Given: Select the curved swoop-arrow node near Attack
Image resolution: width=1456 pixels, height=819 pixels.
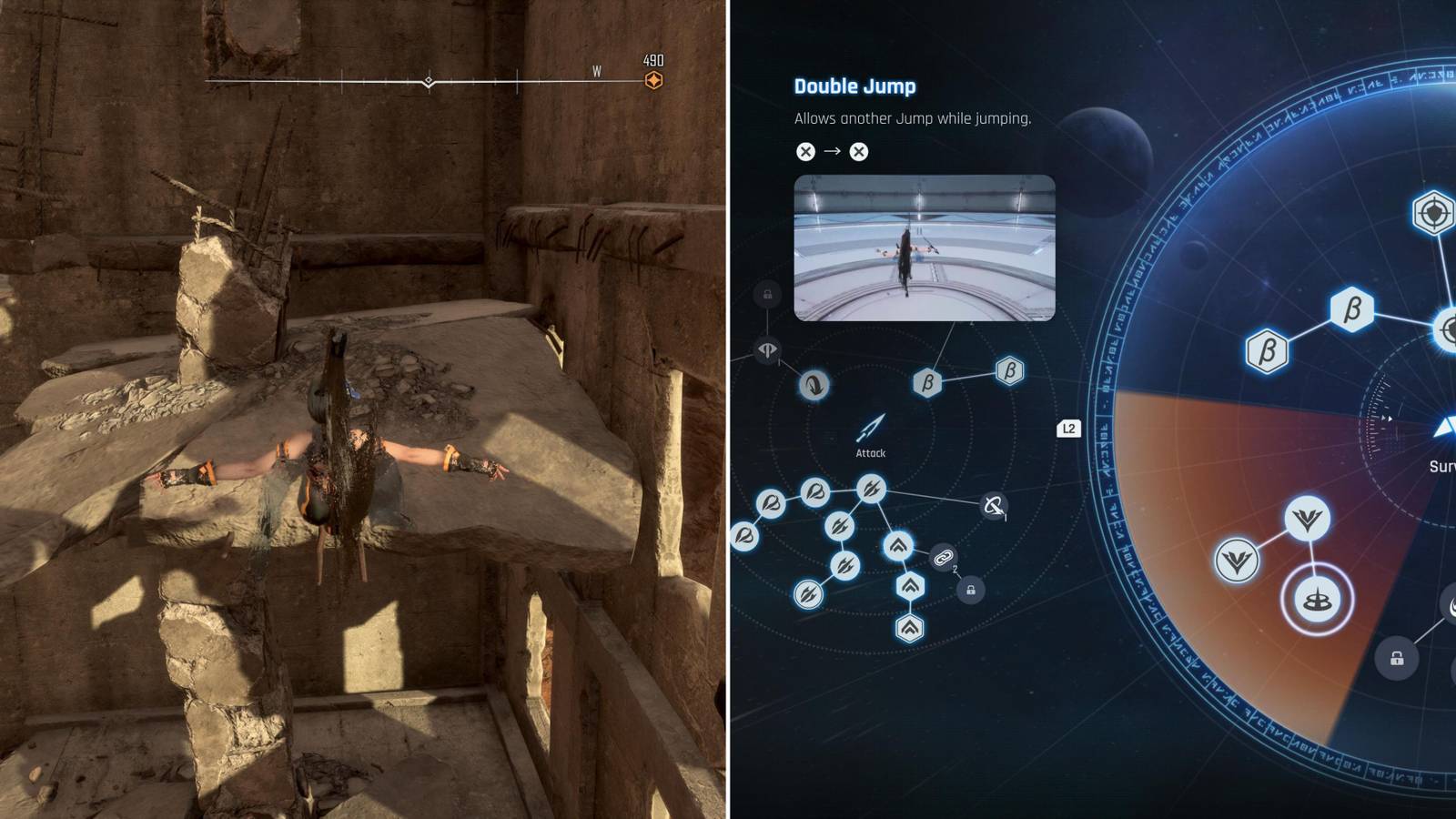Looking at the screenshot, I should point(814,386).
